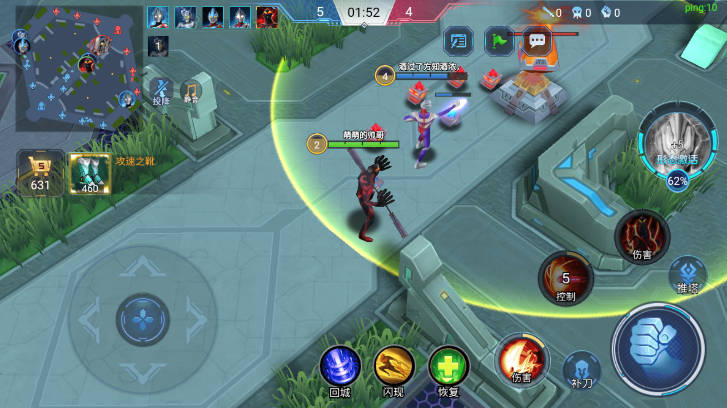This screenshot has height=408, width=727.
Task: Cast the 闪现 flash spell
Action: 394,366
